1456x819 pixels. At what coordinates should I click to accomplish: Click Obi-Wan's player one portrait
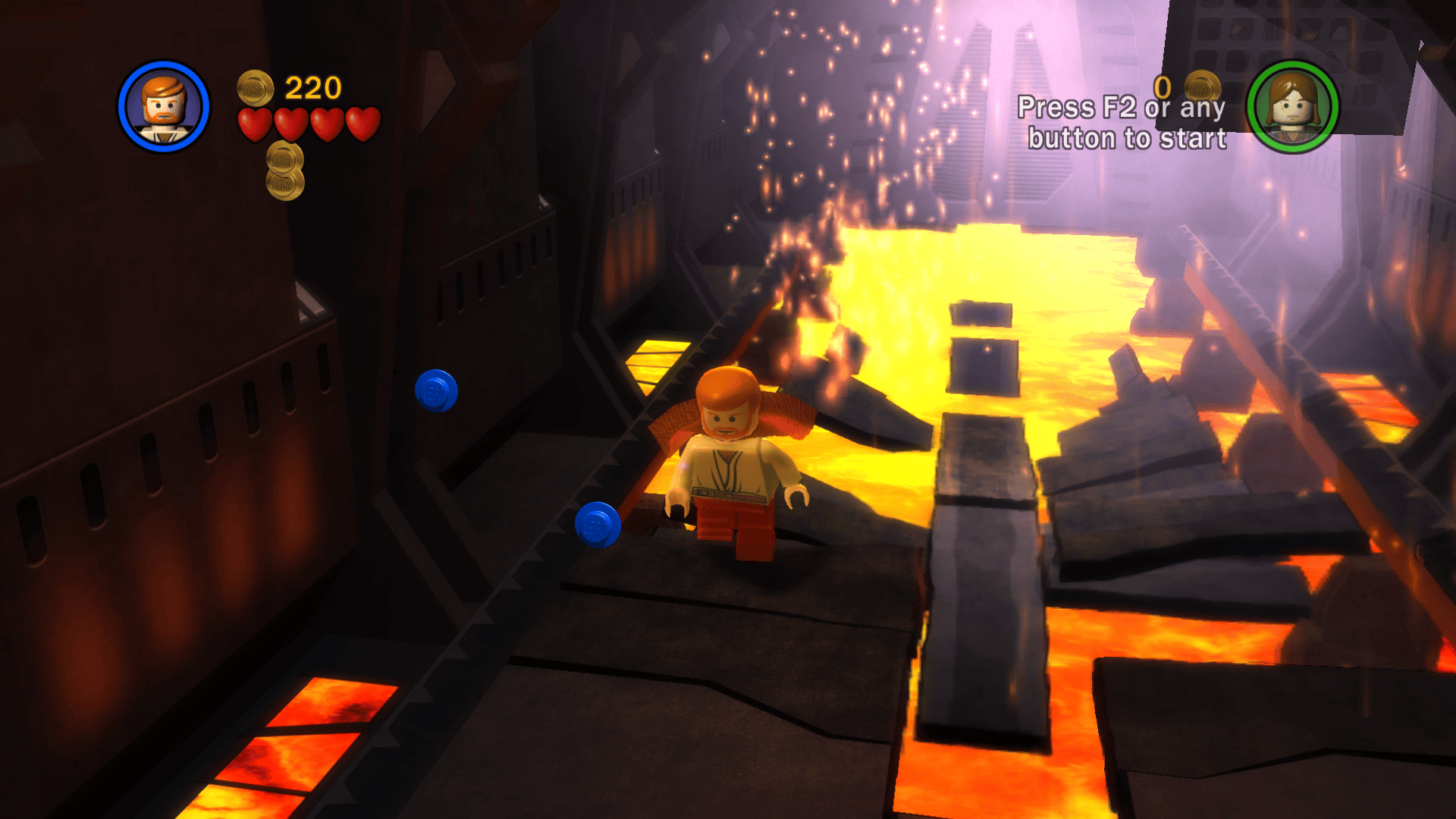pyautogui.click(x=163, y=107)
